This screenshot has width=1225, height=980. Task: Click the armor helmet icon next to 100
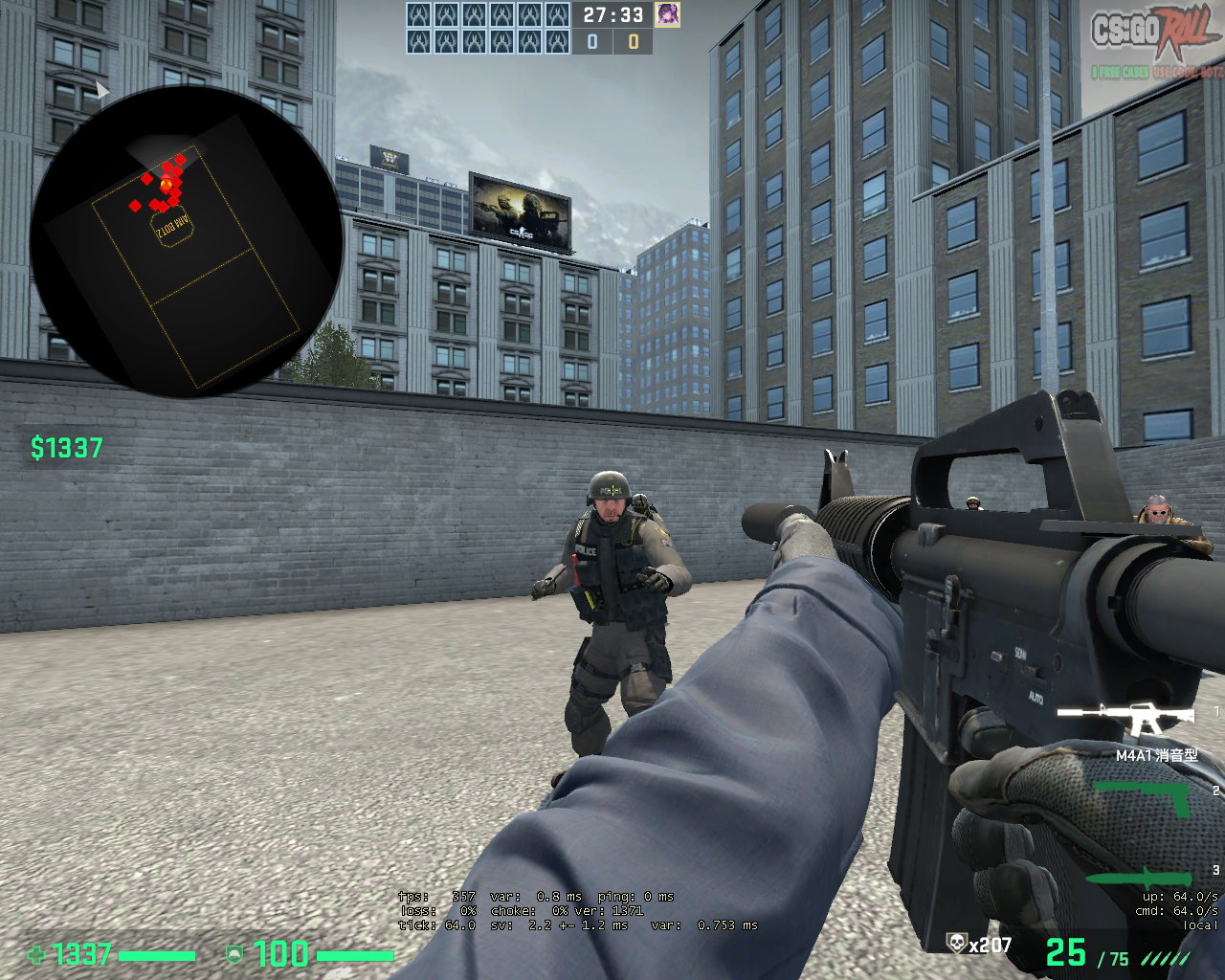233,955
